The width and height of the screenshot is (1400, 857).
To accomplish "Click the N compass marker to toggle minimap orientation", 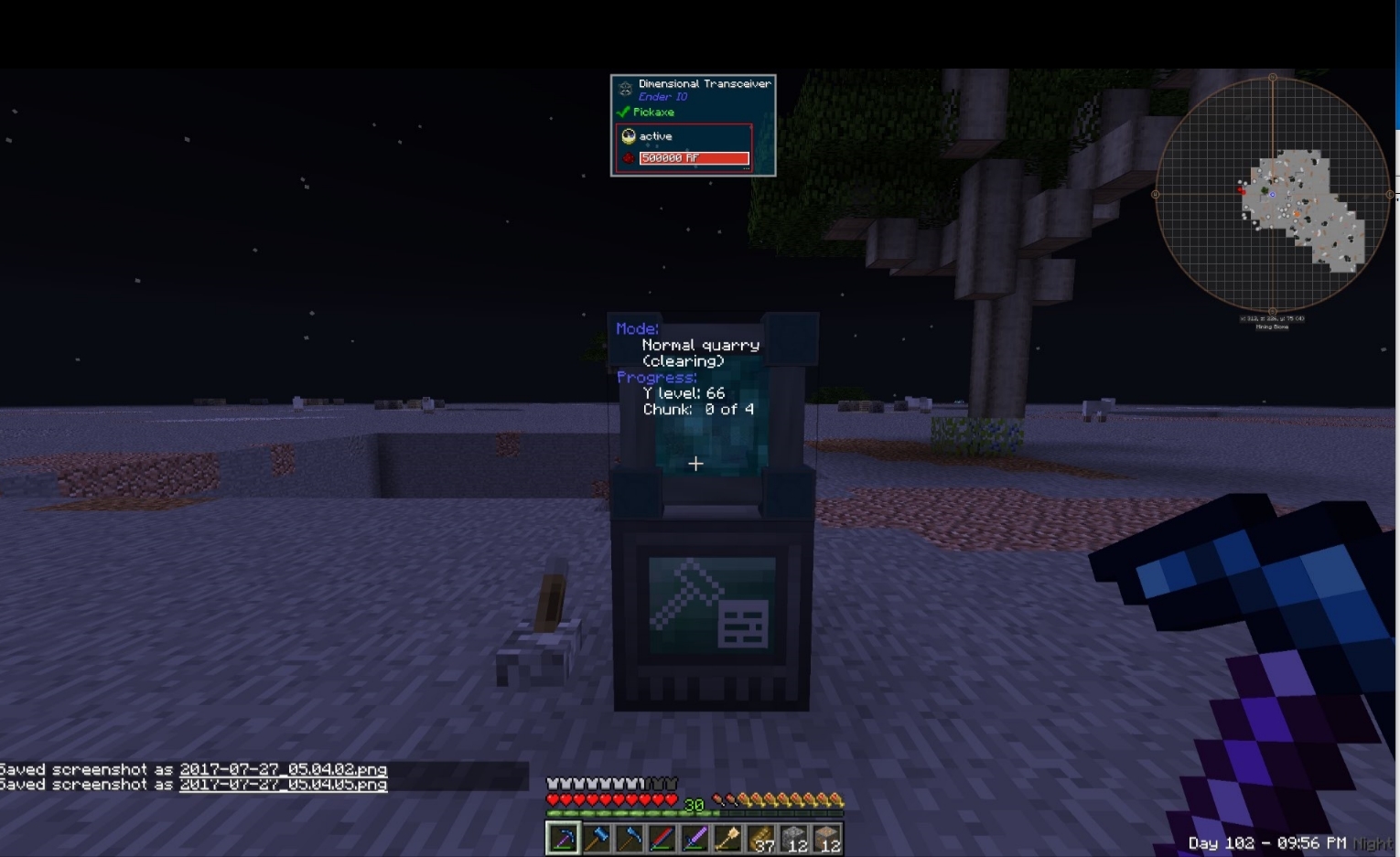I will coord(1272,78).
